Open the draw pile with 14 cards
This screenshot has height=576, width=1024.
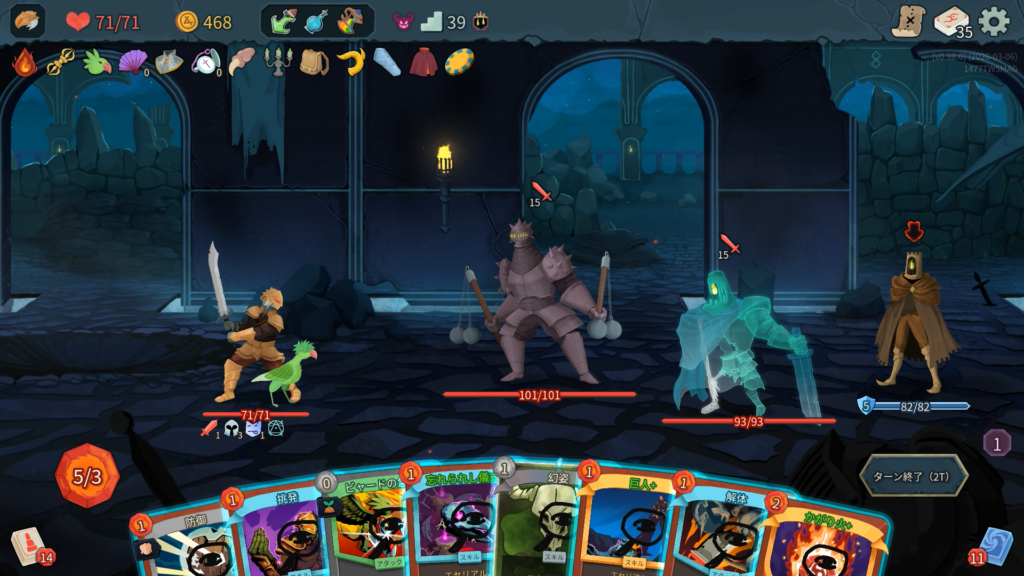click(x=29, y=547)
